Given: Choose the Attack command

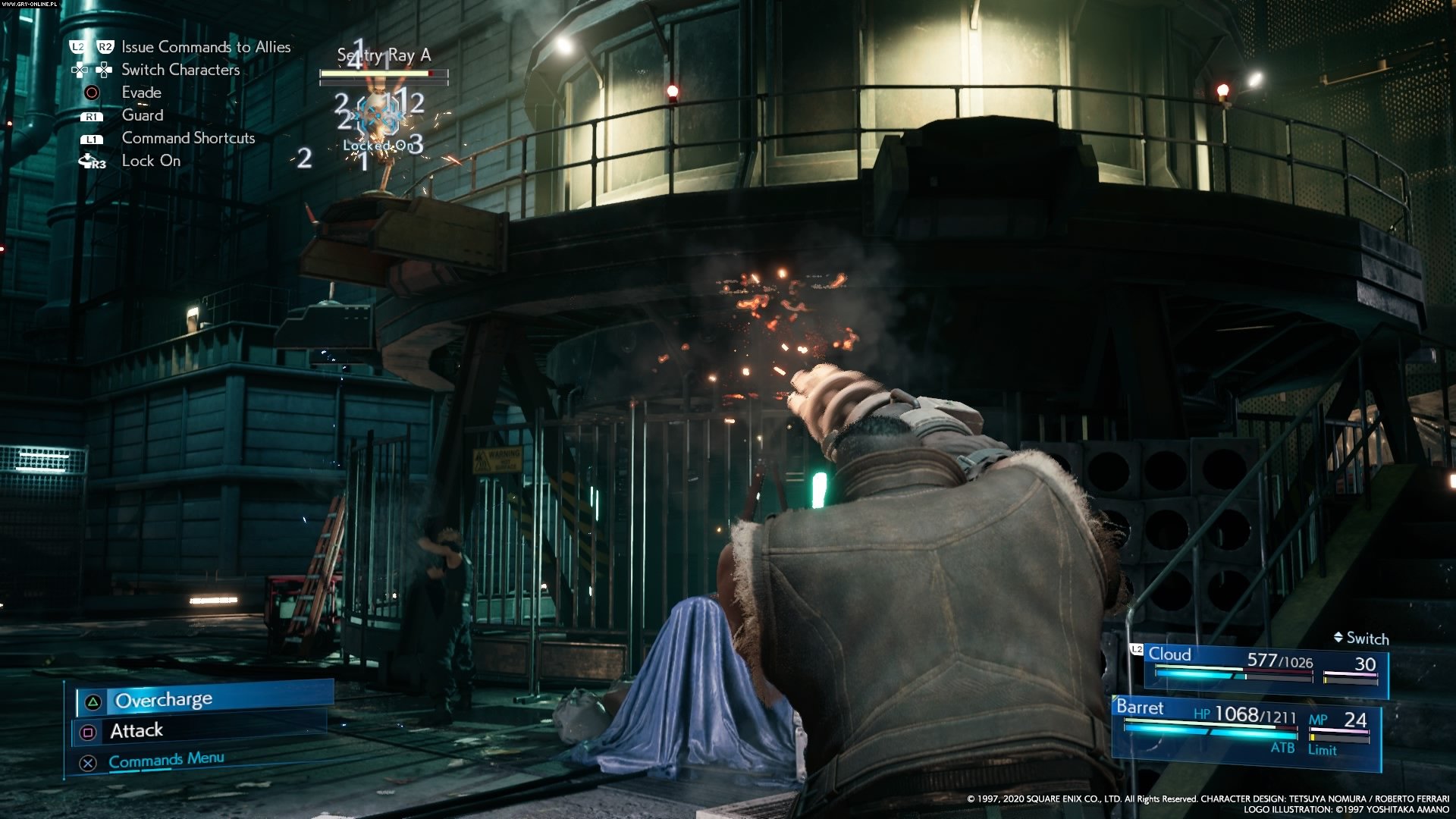Looking at the screenshot, I should coord(136,731).
